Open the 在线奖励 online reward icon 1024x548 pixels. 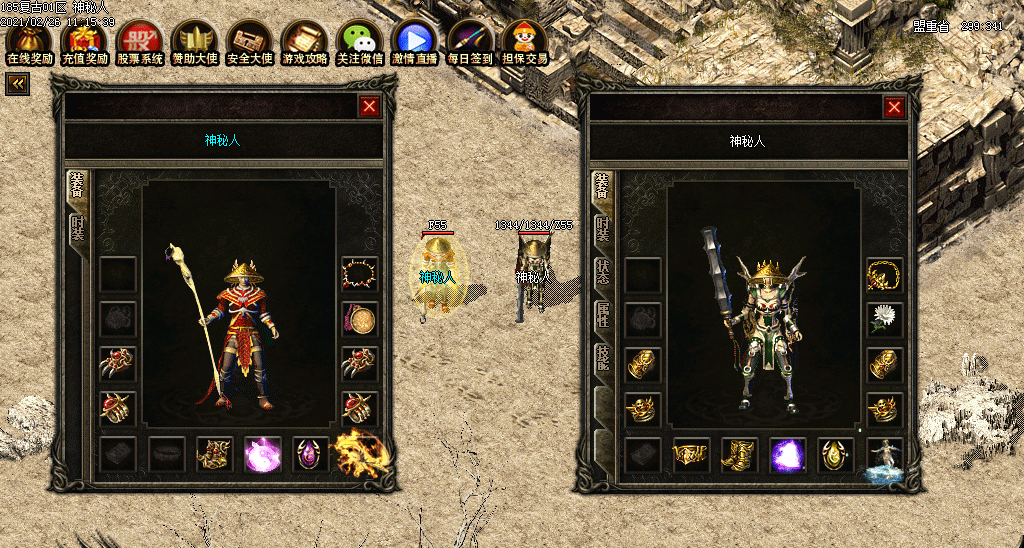click(x=29, y=41)
